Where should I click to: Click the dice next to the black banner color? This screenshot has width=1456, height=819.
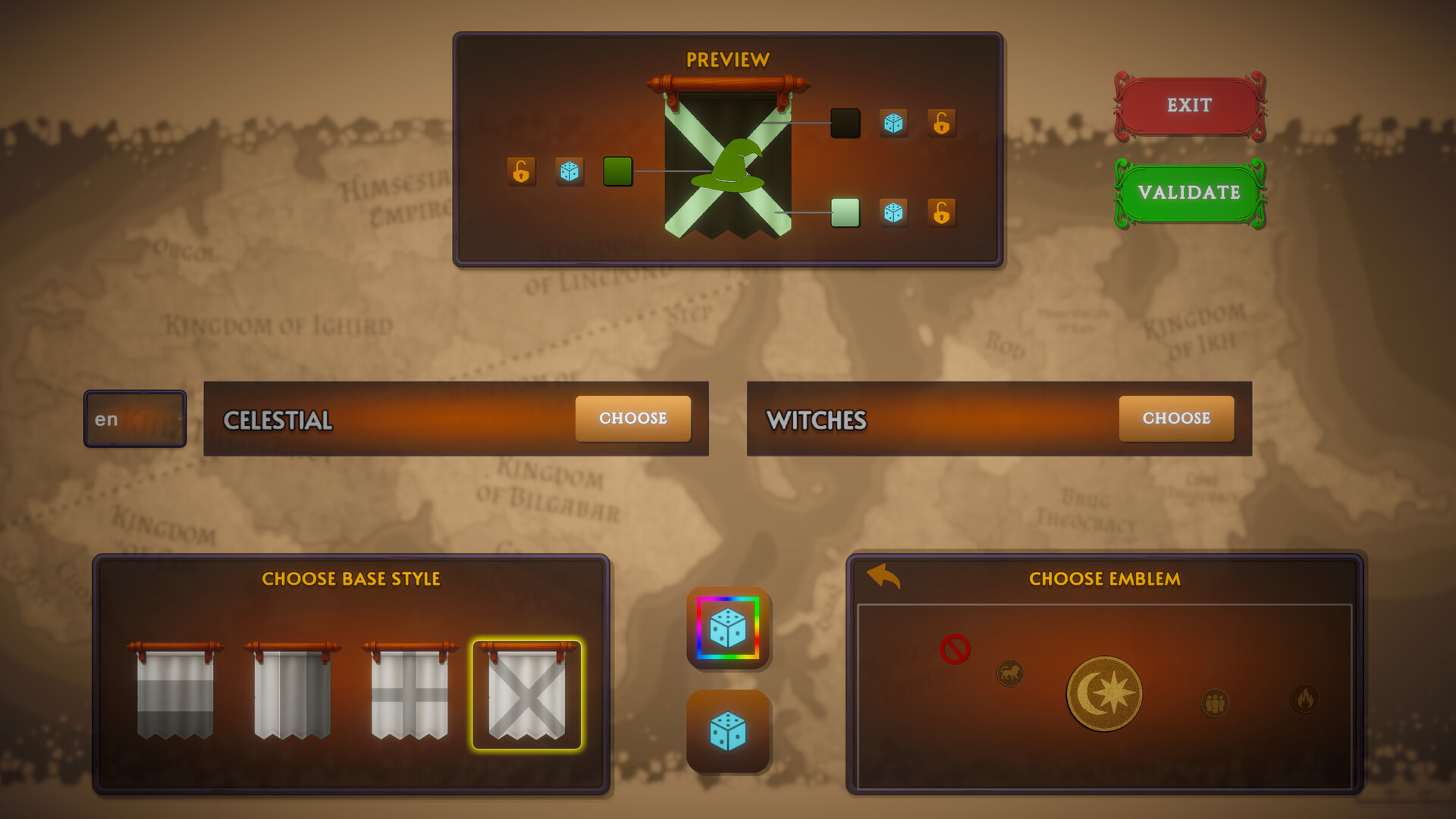[x=893, y=124]
